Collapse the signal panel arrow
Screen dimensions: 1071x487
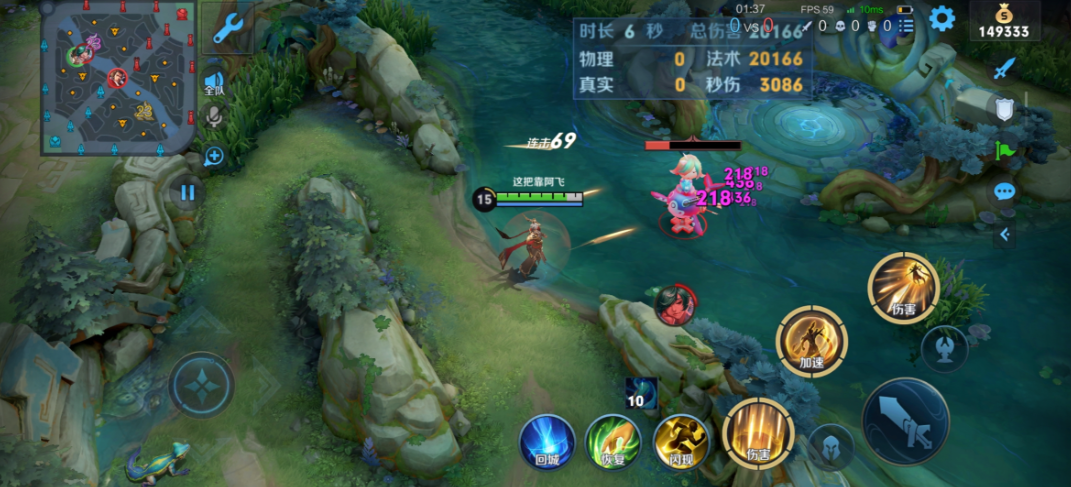coord(1004,235)
